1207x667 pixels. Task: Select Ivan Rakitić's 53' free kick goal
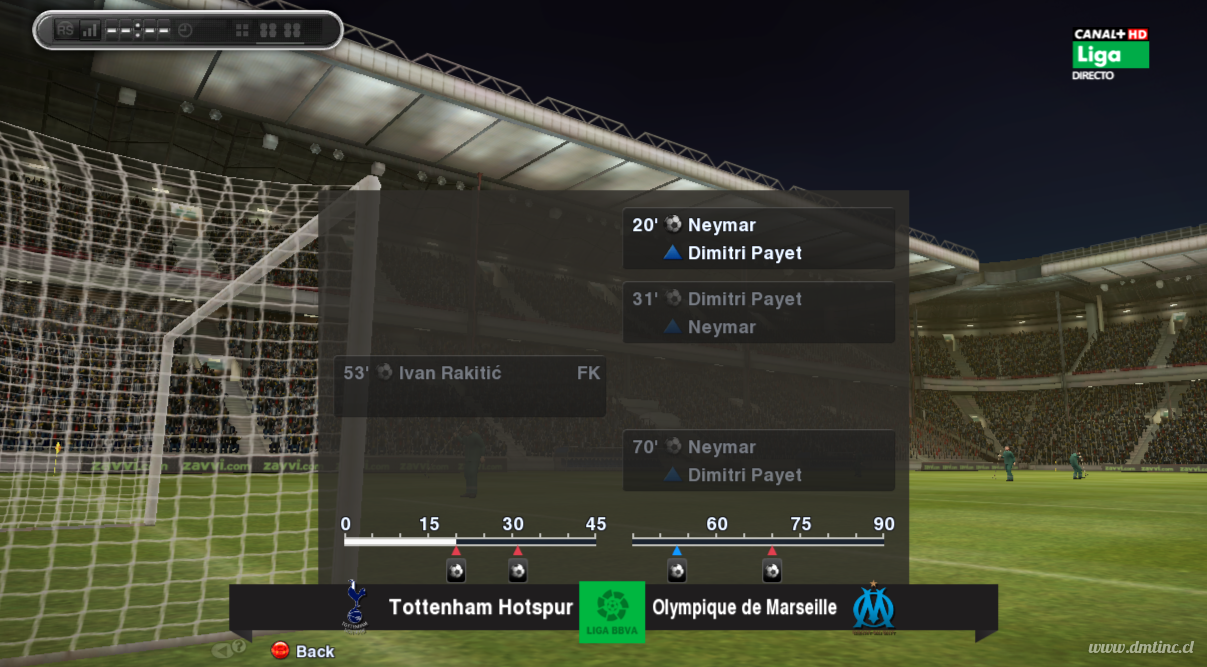tap(470, 386)
